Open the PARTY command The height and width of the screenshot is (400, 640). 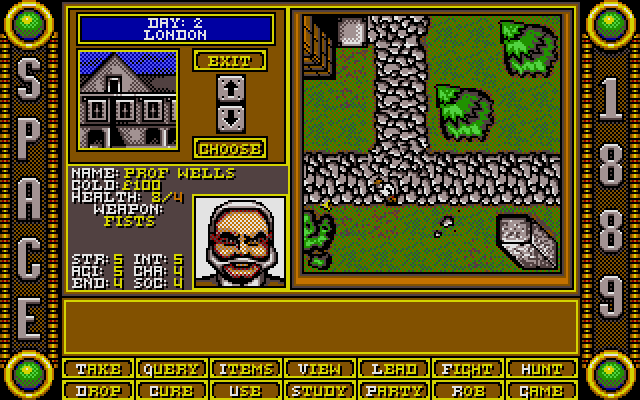[x=393, y=390]
